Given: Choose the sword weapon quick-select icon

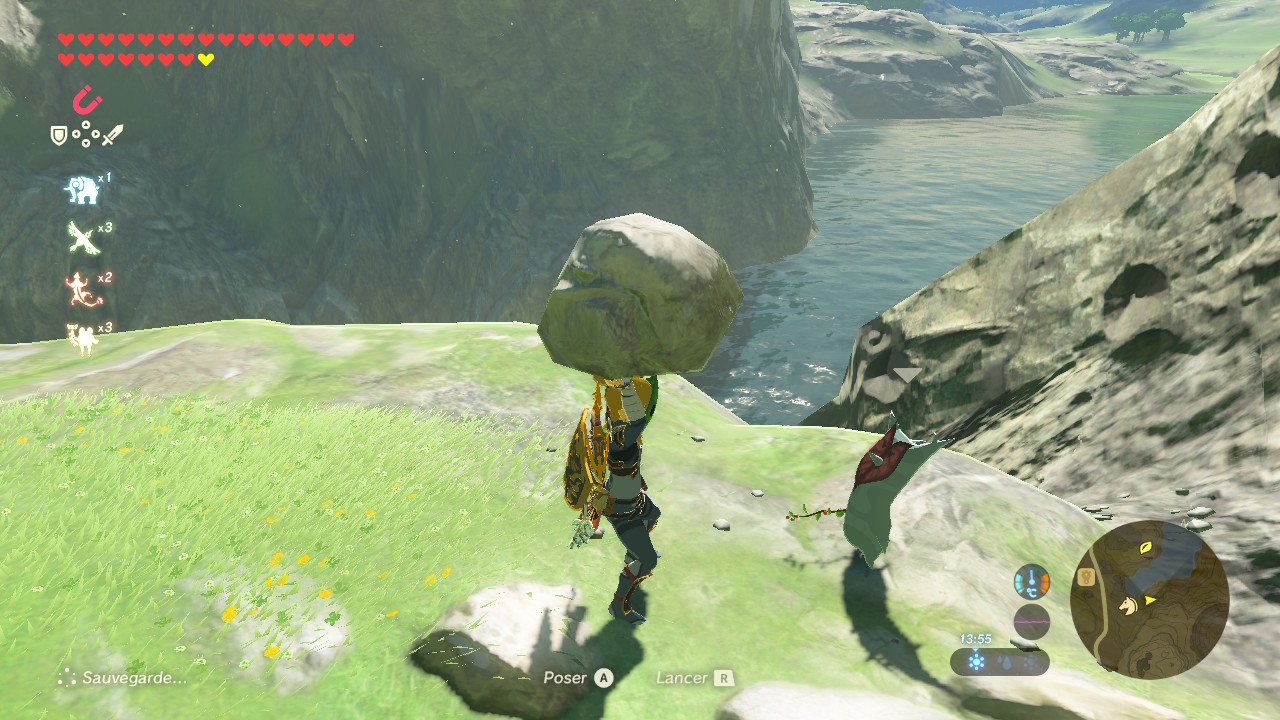Looking at the screenshot, I should (x=113, y=134).
